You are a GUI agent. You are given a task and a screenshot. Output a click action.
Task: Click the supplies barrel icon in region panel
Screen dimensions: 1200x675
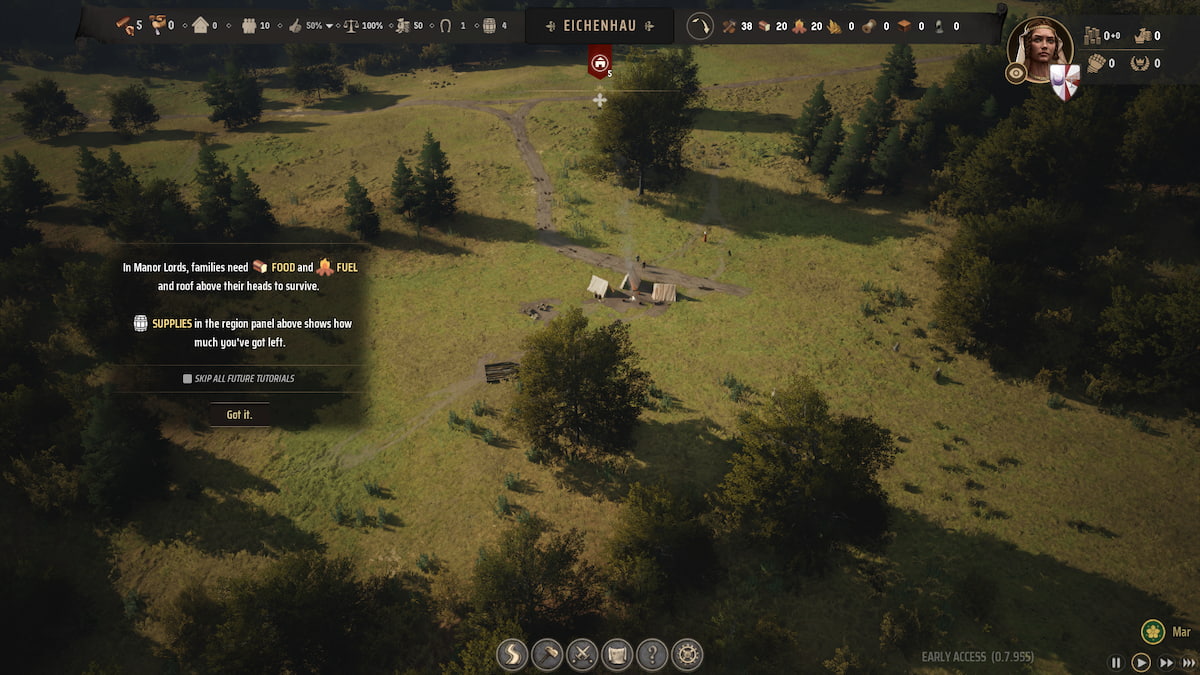tap(489, 25)
